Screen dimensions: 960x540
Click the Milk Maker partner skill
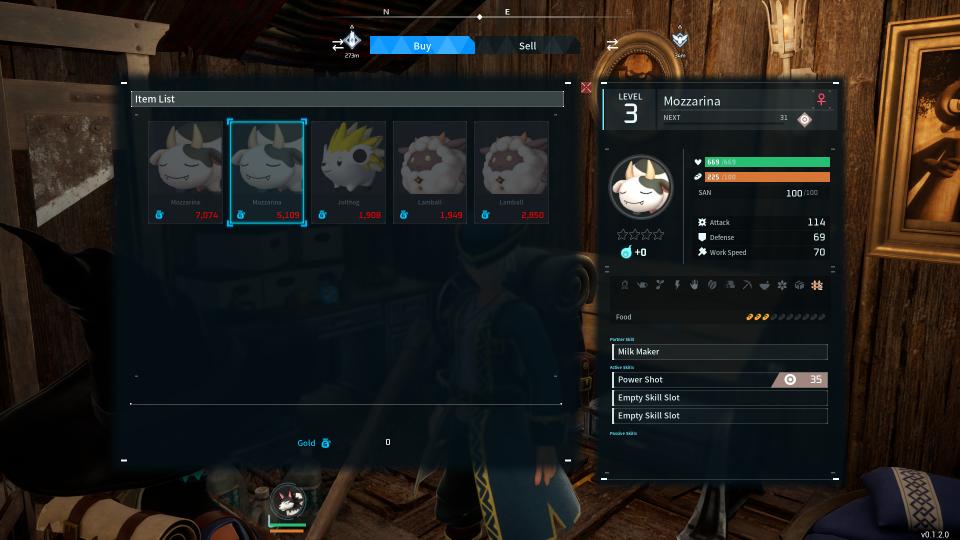tap(719, 352)
